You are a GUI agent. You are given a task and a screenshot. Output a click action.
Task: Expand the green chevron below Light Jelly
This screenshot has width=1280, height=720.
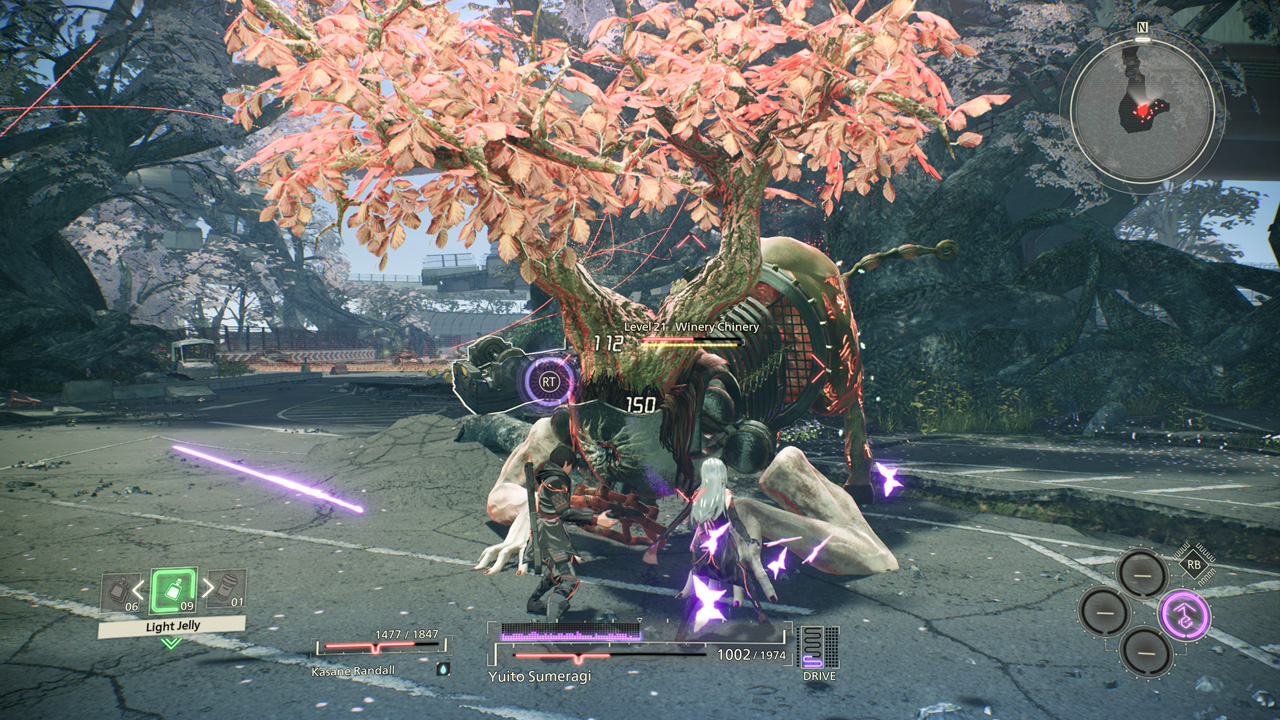(x=172, y=643)
